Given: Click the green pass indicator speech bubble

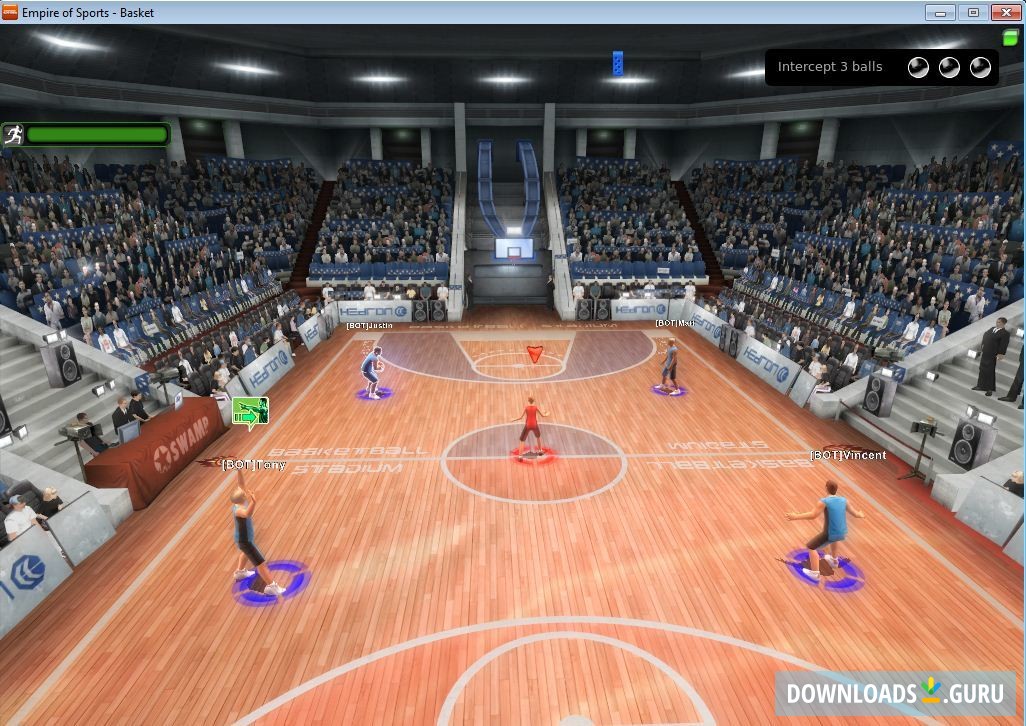Looking at the screenshot, I should pyautogui.click(x=250, y=410).
